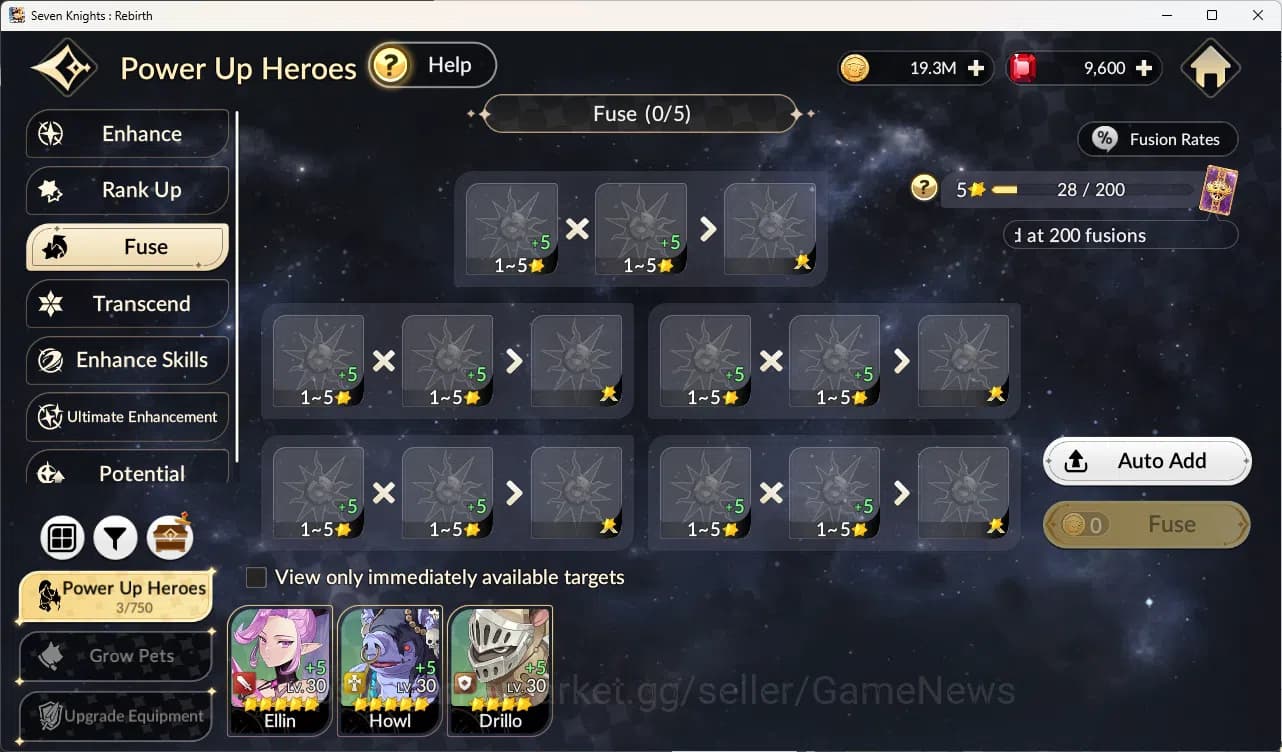The height and width of the screenshot is (752, 1282).
Task: Click the back arrow emblem
Action: pos(64,66)
